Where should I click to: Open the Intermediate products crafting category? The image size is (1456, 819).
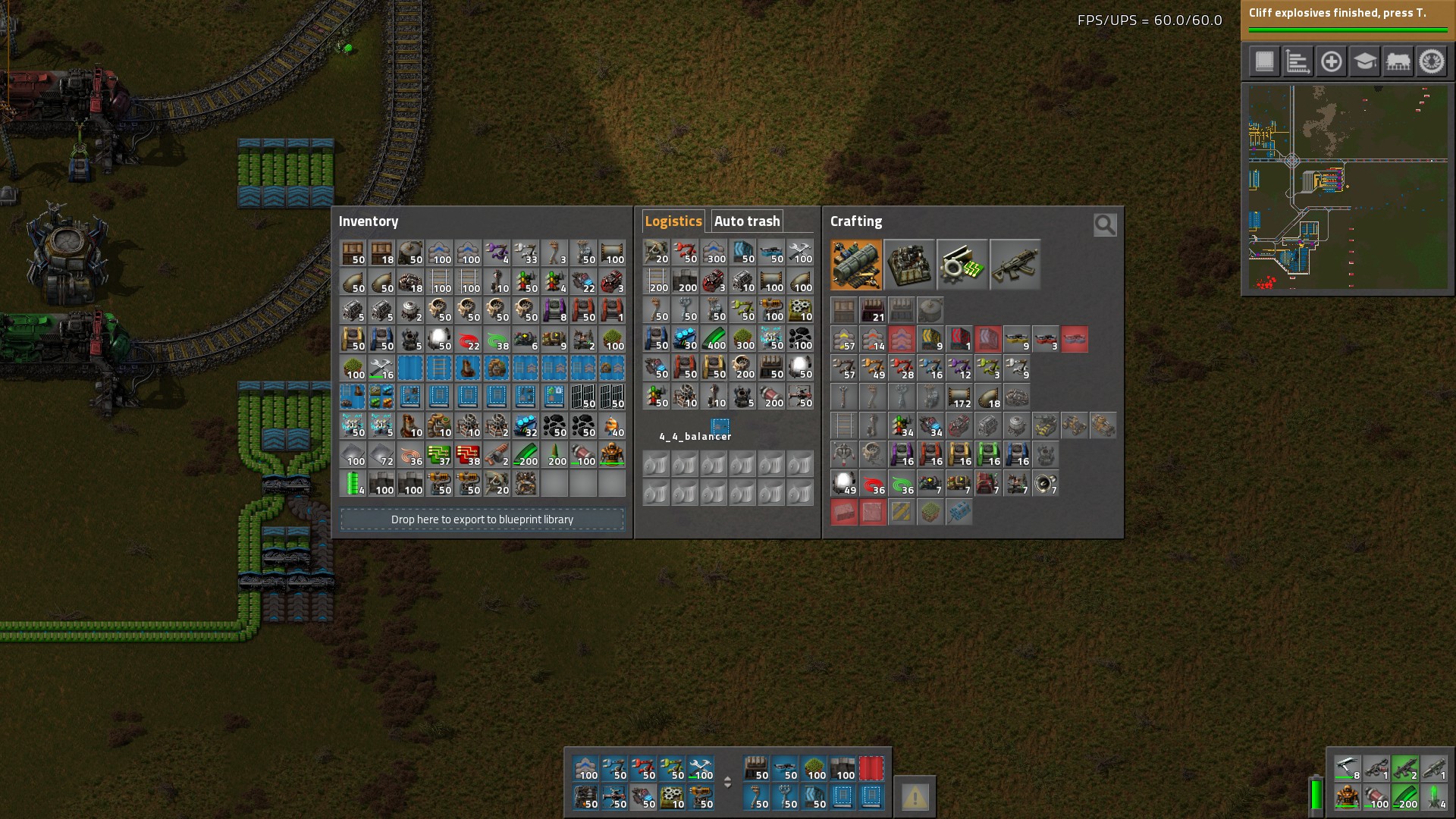pyautogui.click(x=962, y=265)
